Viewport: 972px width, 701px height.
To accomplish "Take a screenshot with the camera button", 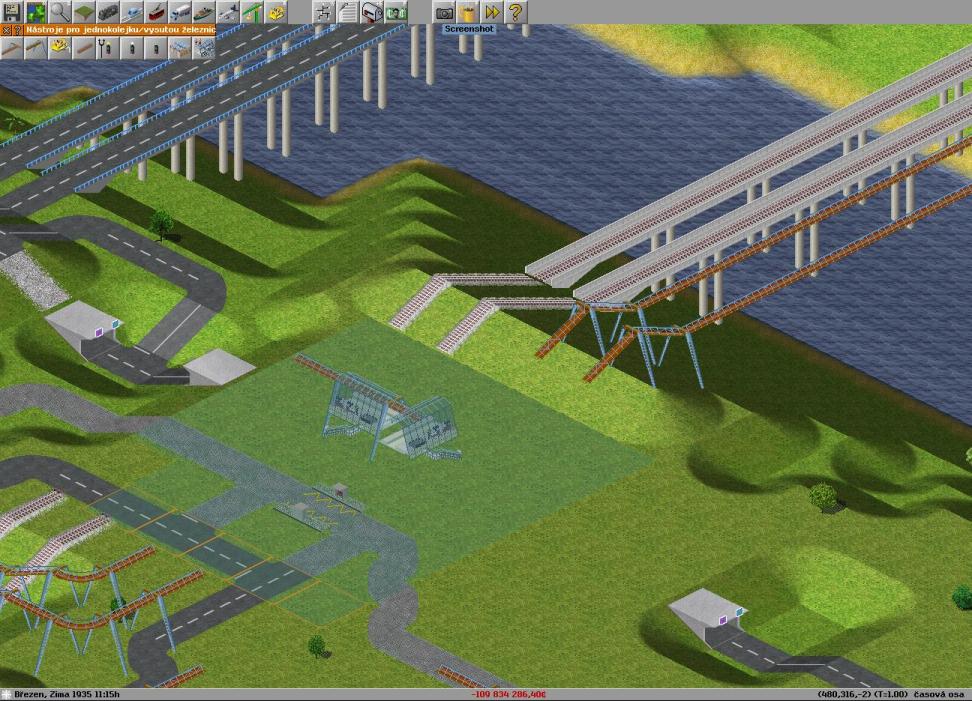I will pos(444,12).
